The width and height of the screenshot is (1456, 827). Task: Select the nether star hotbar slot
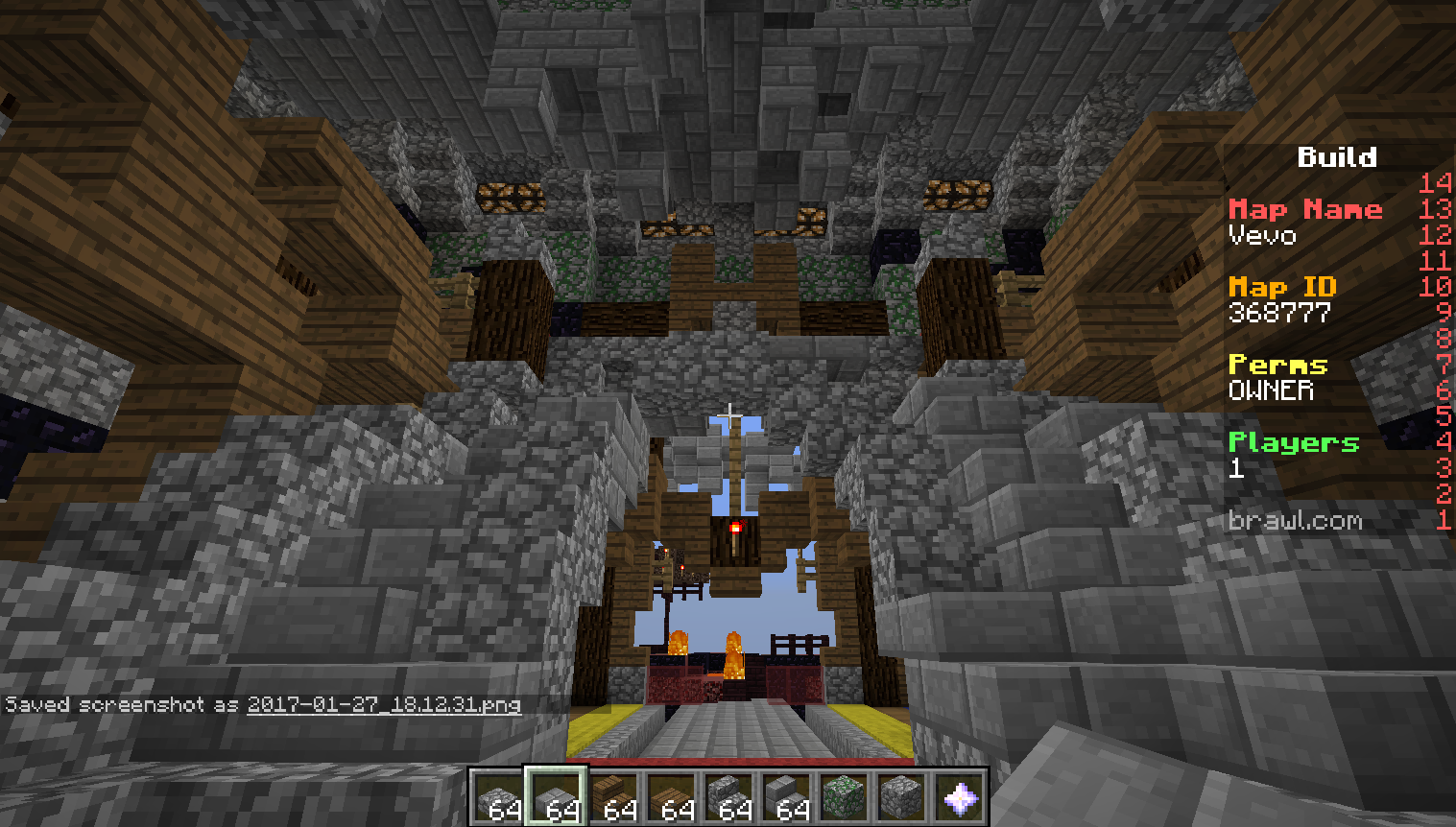tap(960, 797)
